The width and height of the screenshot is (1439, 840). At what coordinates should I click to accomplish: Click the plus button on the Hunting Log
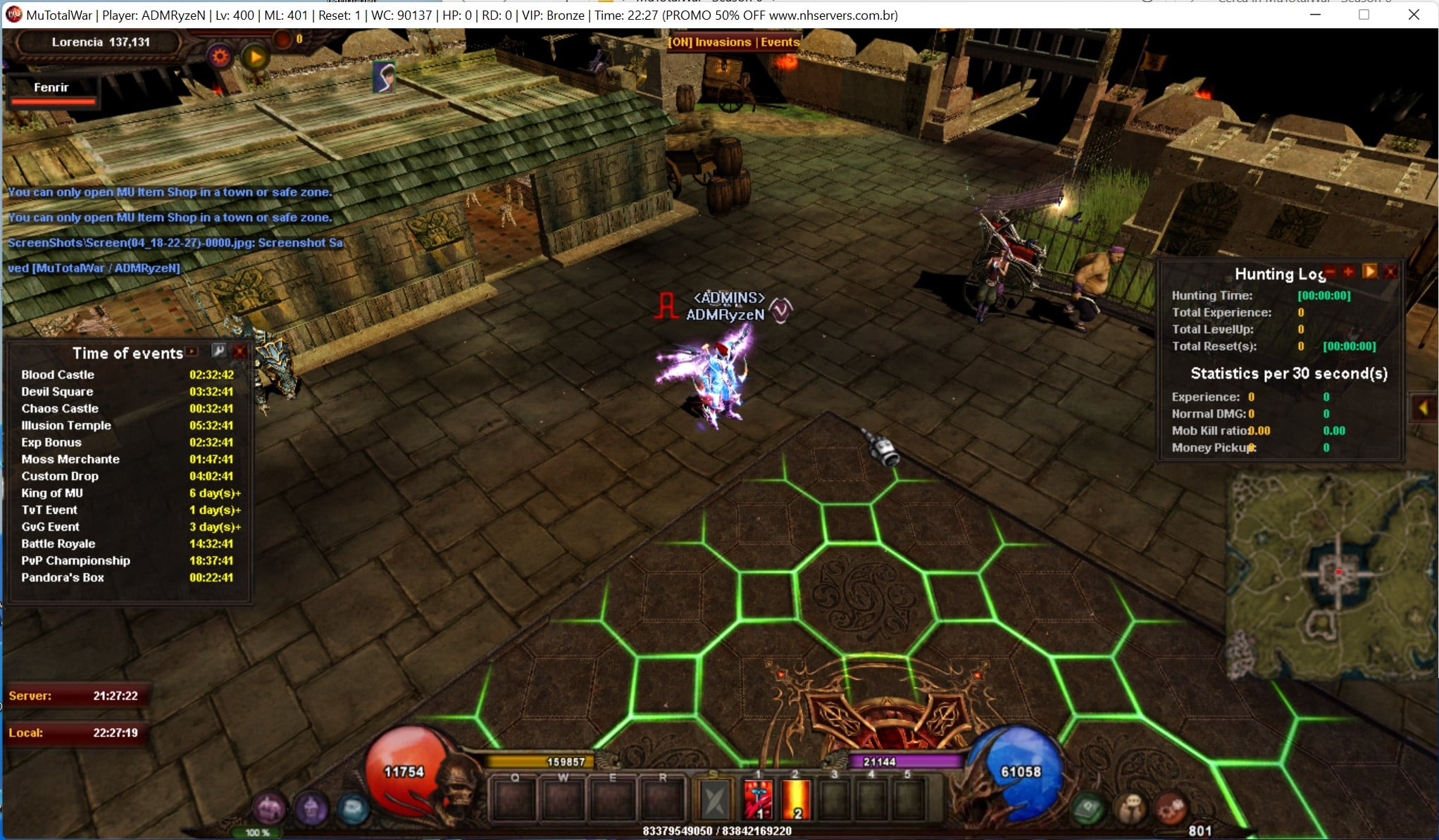1347,271
